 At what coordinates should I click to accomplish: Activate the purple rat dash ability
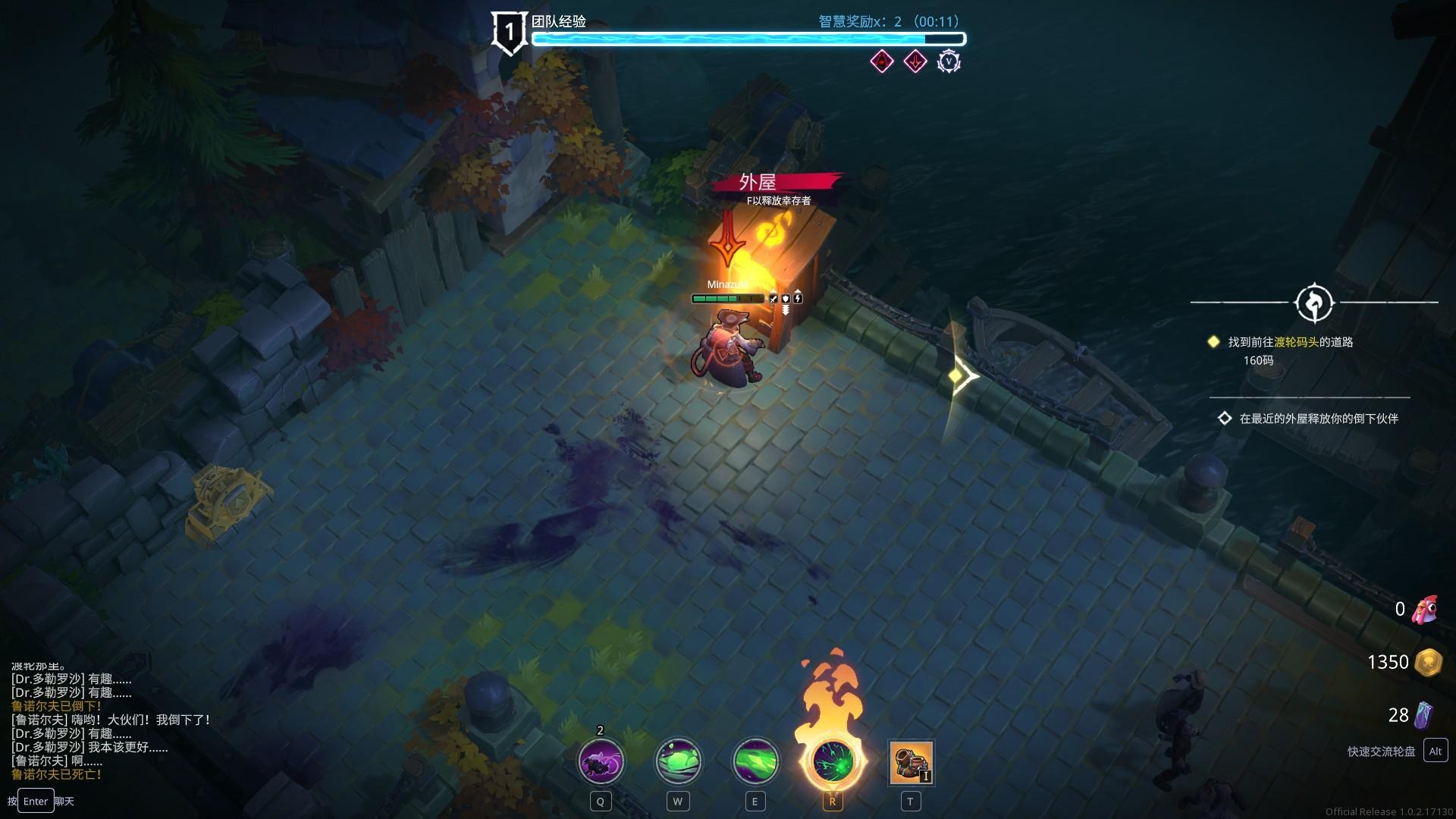(601, 761)
